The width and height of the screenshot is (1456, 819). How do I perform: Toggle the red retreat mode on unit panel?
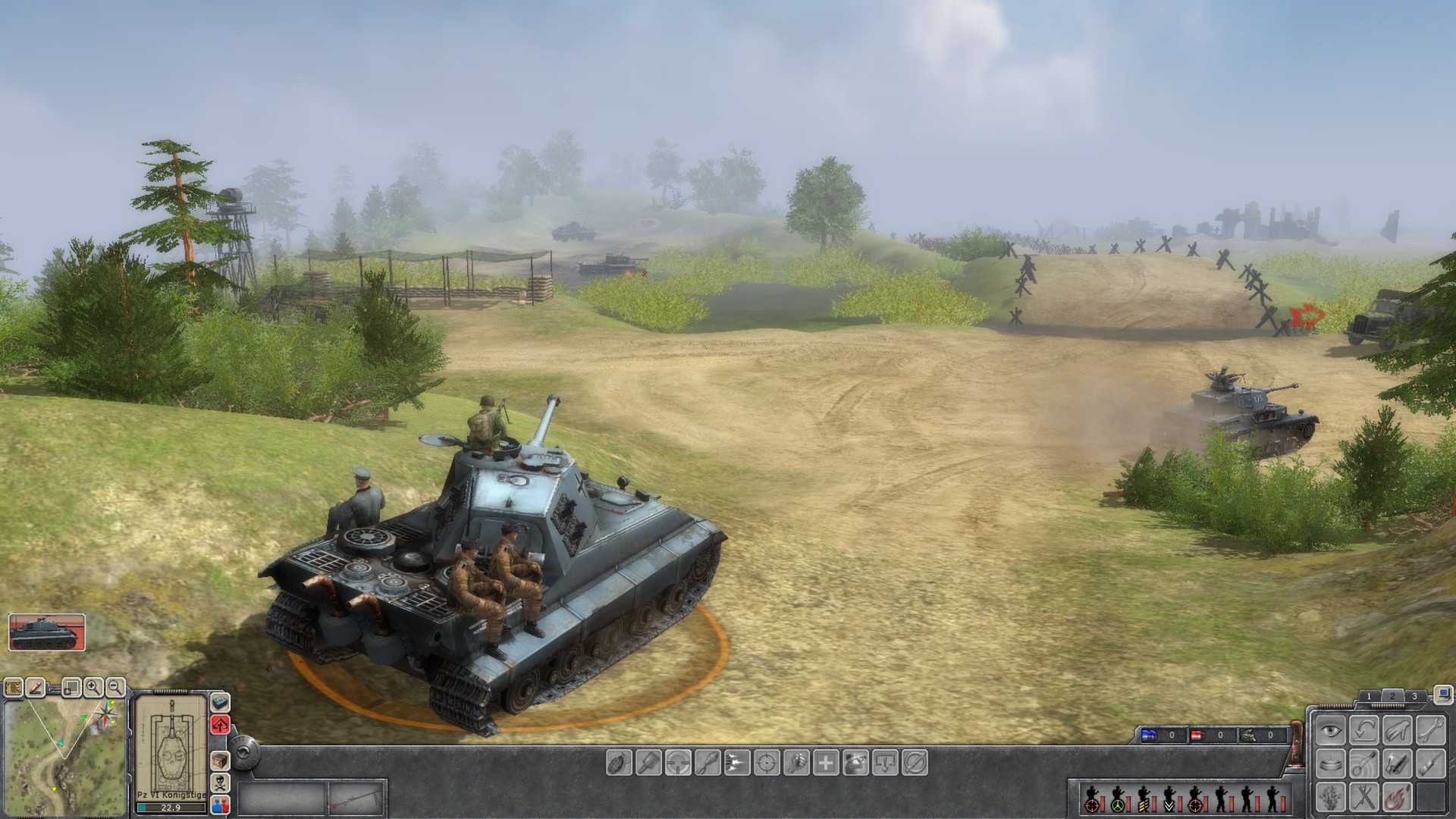(221, 723)
